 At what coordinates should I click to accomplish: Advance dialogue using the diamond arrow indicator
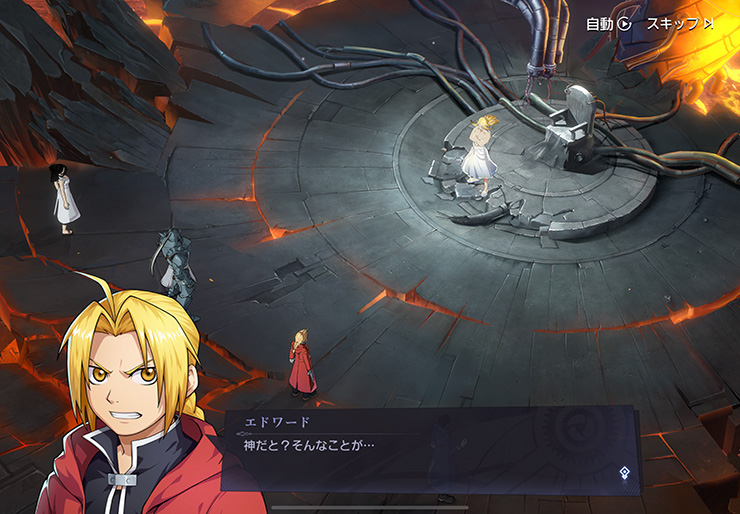624,472
